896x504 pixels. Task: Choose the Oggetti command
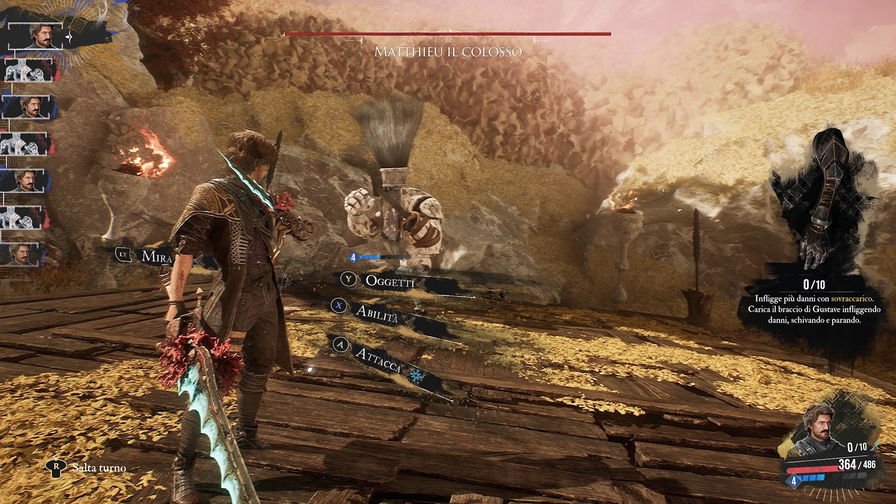point(389,283)
